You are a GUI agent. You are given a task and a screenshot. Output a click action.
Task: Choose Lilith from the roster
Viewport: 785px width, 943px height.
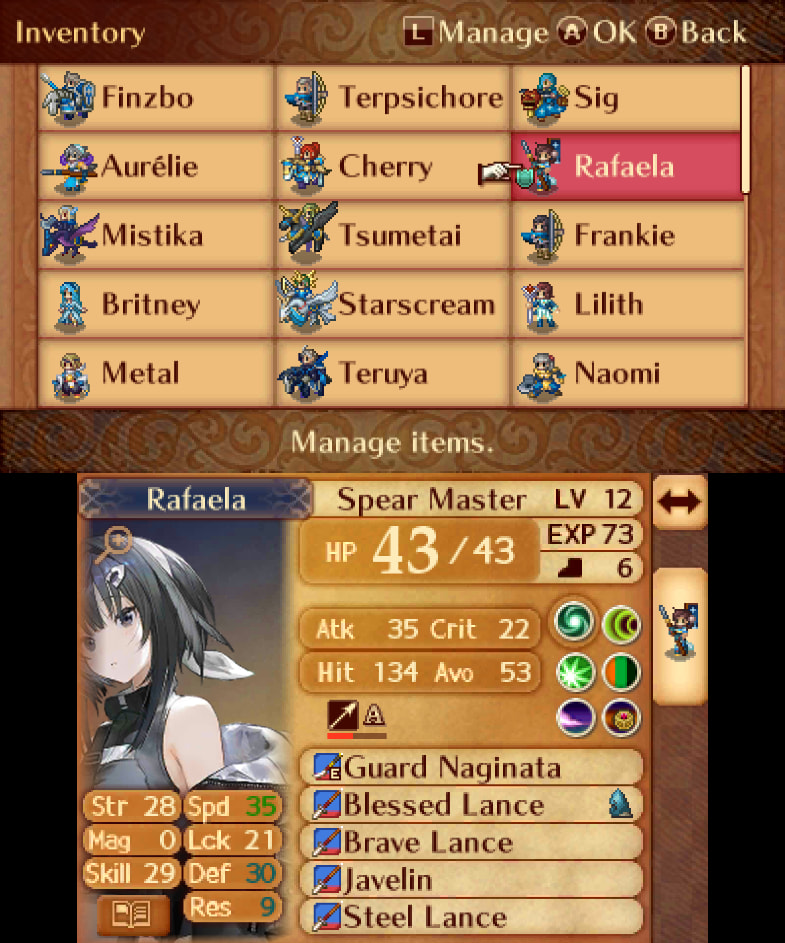click(627, 305)
